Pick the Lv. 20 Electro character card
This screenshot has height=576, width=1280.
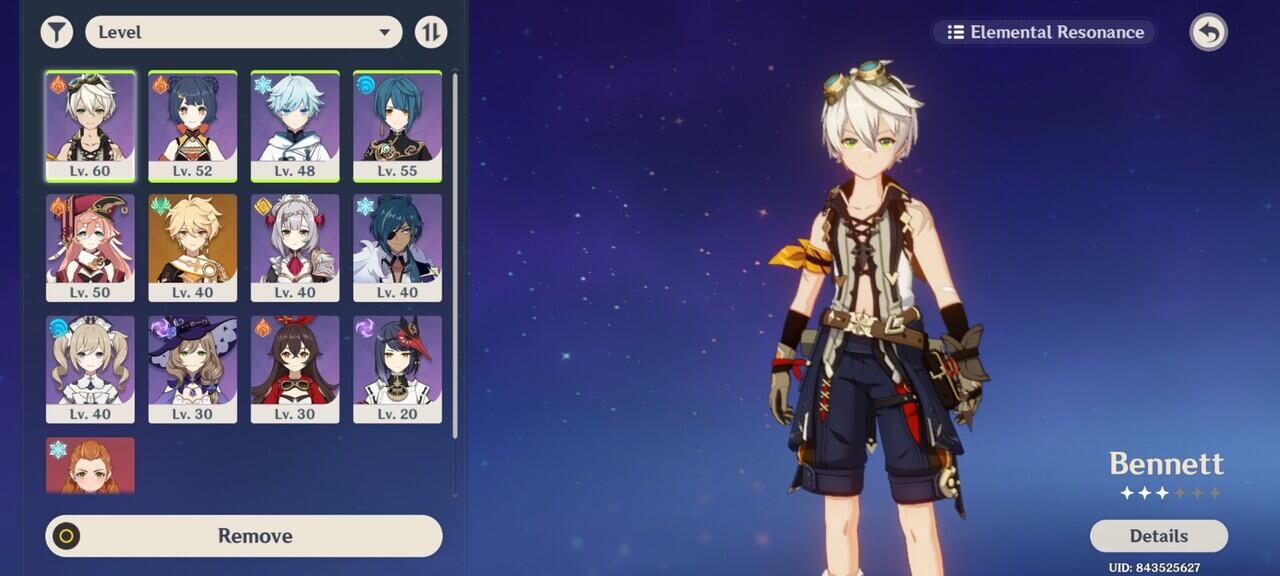click(x=397, y=369)
